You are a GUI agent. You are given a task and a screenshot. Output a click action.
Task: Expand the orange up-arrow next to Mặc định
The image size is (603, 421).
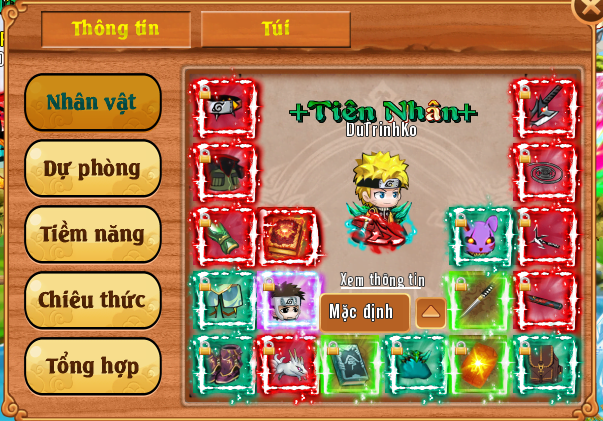tap(431, 312)
